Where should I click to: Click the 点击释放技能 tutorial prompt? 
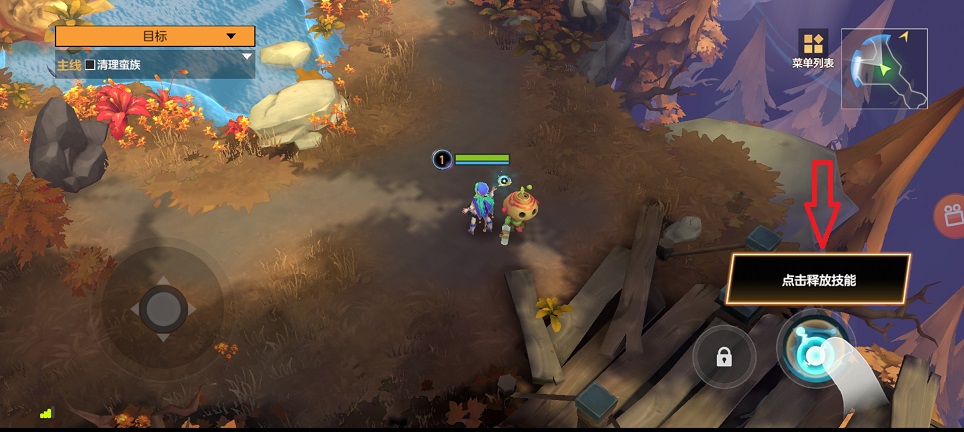point(818,279)
